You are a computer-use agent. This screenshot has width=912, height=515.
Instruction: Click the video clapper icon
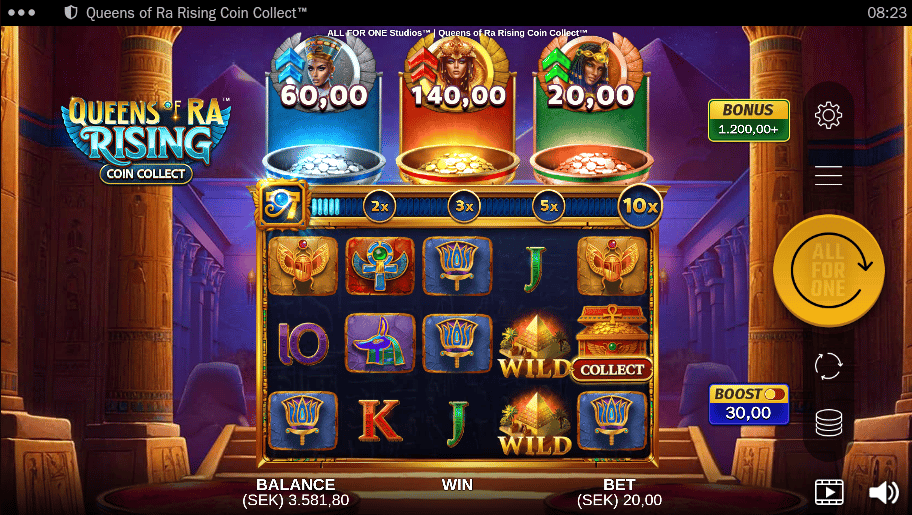tap(829, 492)
